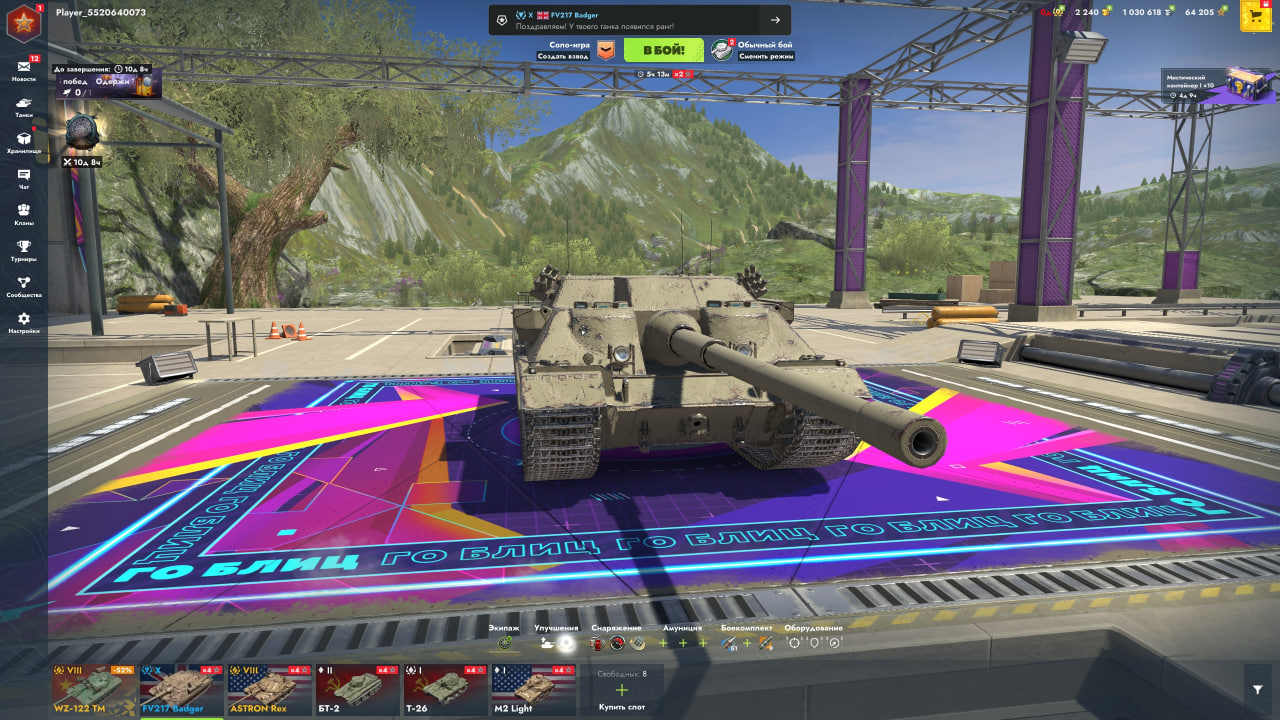Open the Чат panel from the sidebar
Screen dimensions: 1280x720
pos(25,175)
